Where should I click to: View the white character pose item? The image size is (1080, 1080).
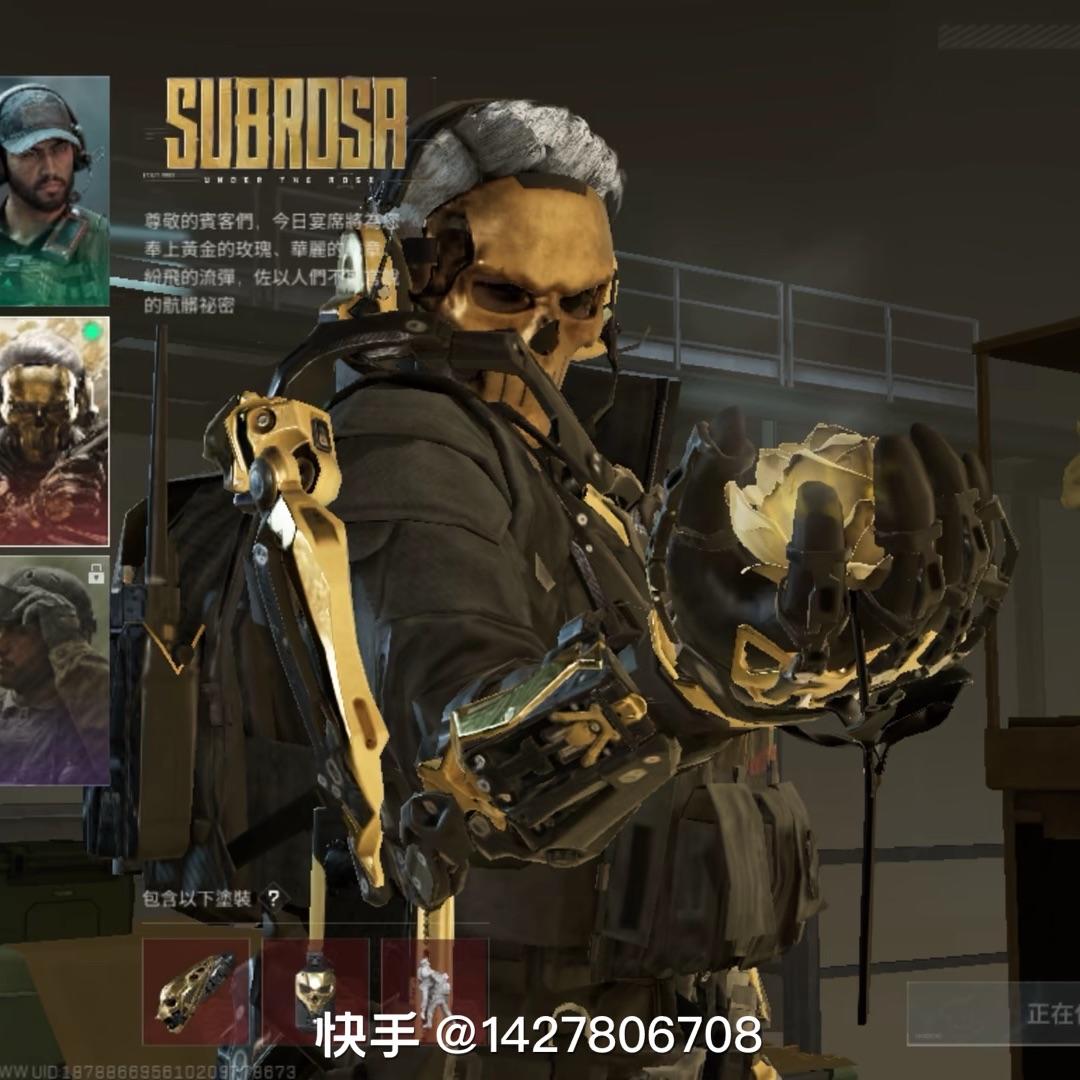point(434,988)
